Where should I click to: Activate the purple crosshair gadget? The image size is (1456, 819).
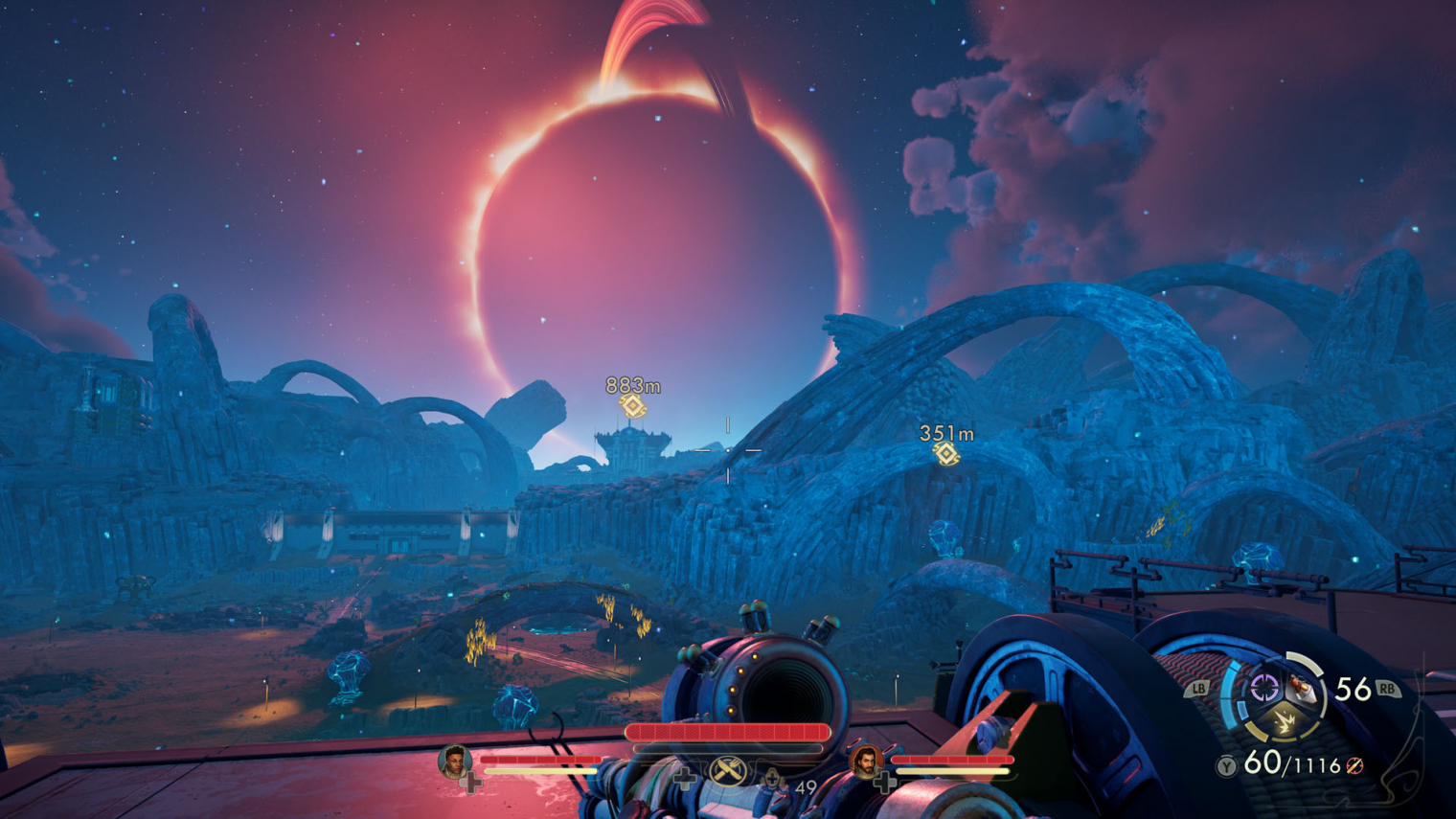[1264, 687]
